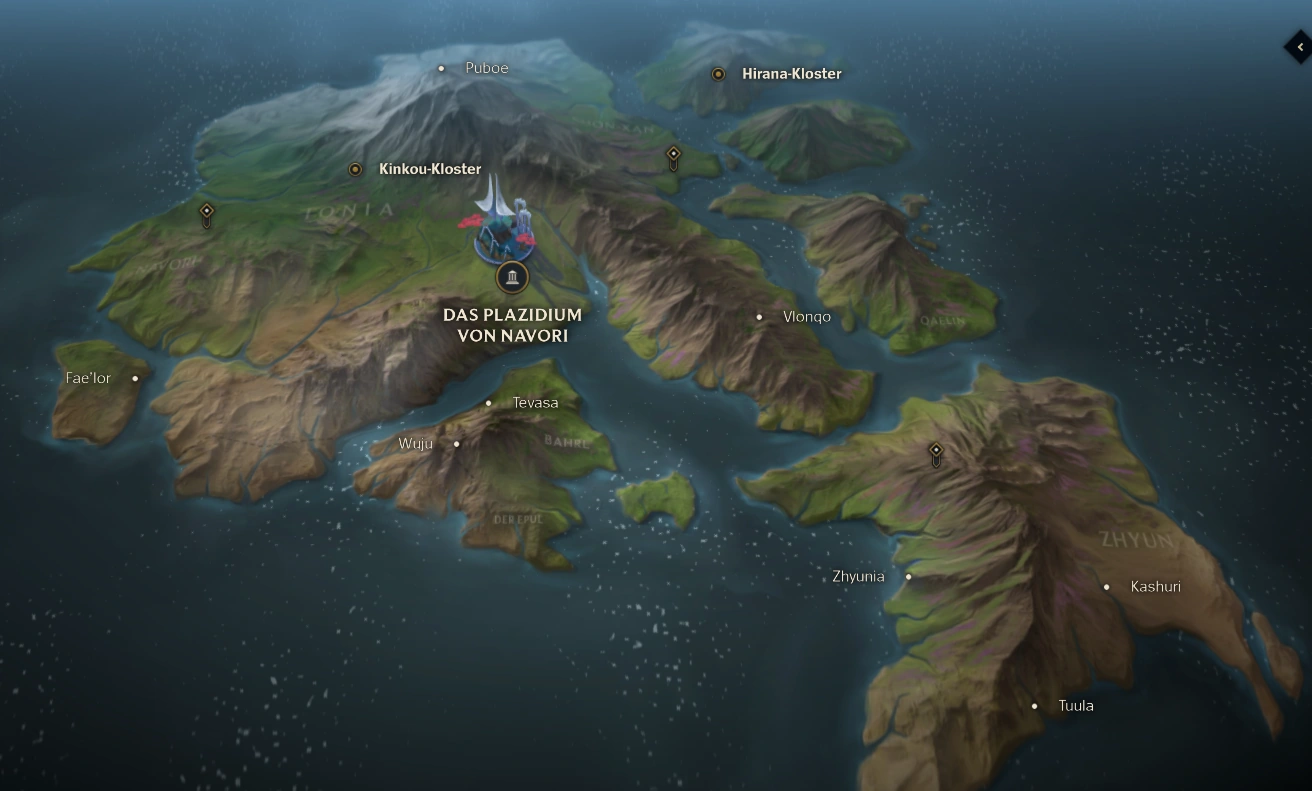Select the Tuula settlement dot marker
Viewport: 1312px width, 791px height.
point(1034,705)
